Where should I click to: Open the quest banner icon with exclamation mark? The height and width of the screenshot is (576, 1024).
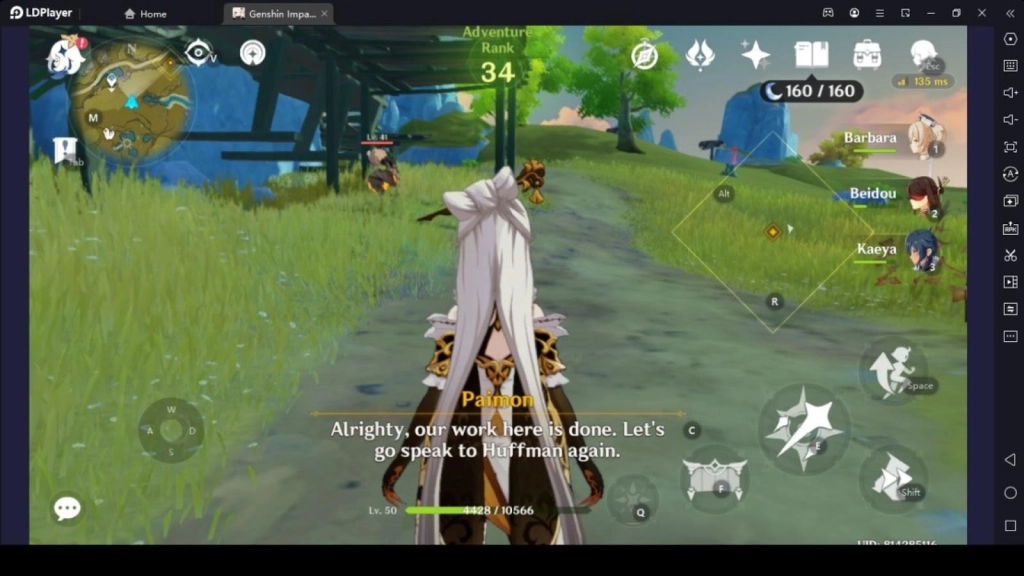point(66,151)
